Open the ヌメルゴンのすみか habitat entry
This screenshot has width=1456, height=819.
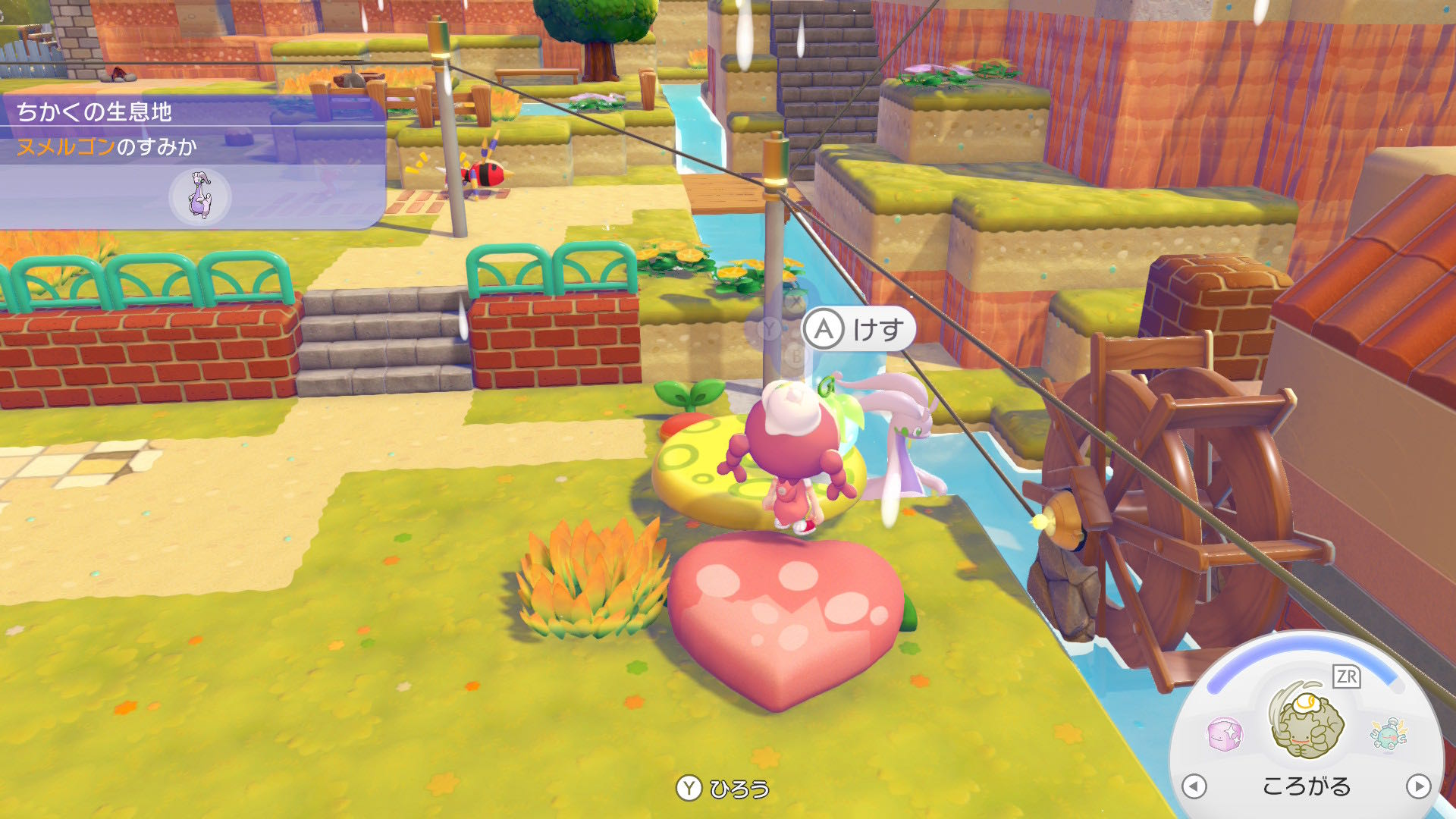click(106, 146)
